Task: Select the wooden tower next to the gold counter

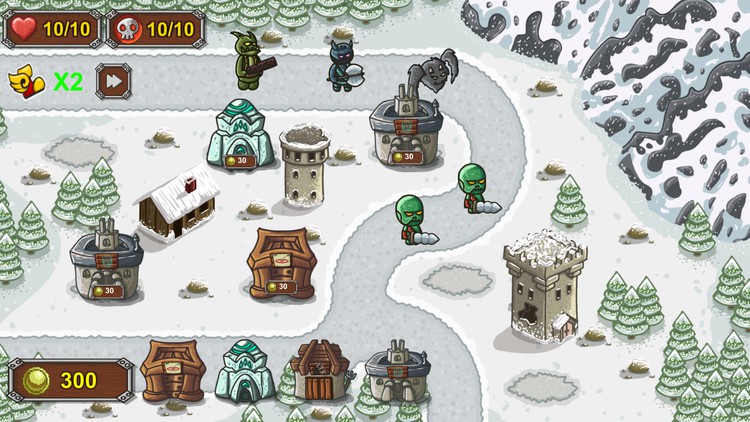Action: tap(173, 370)
